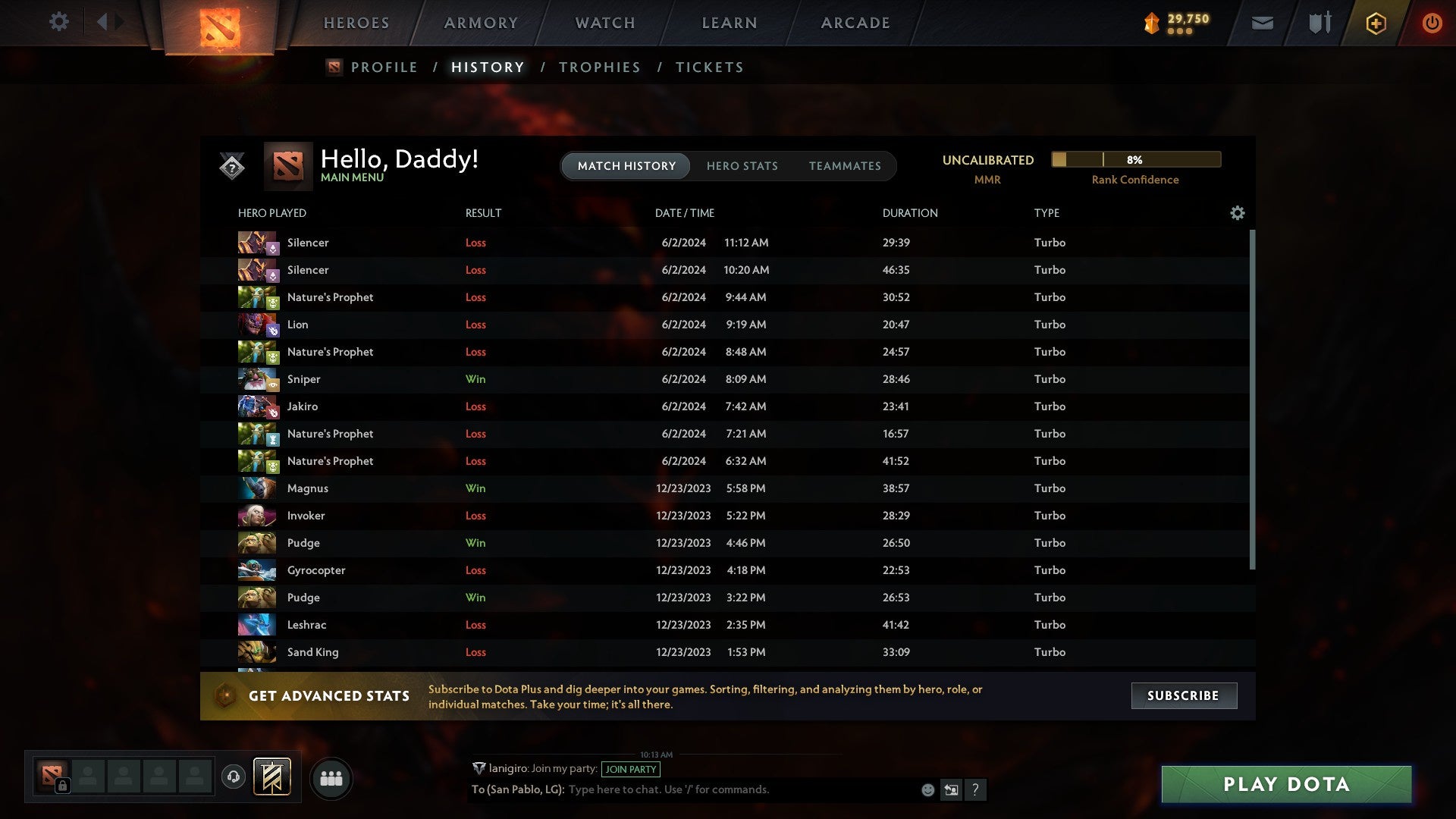
Task: Open the mail/notifications envelope icon
Action: coord(1262,23)
